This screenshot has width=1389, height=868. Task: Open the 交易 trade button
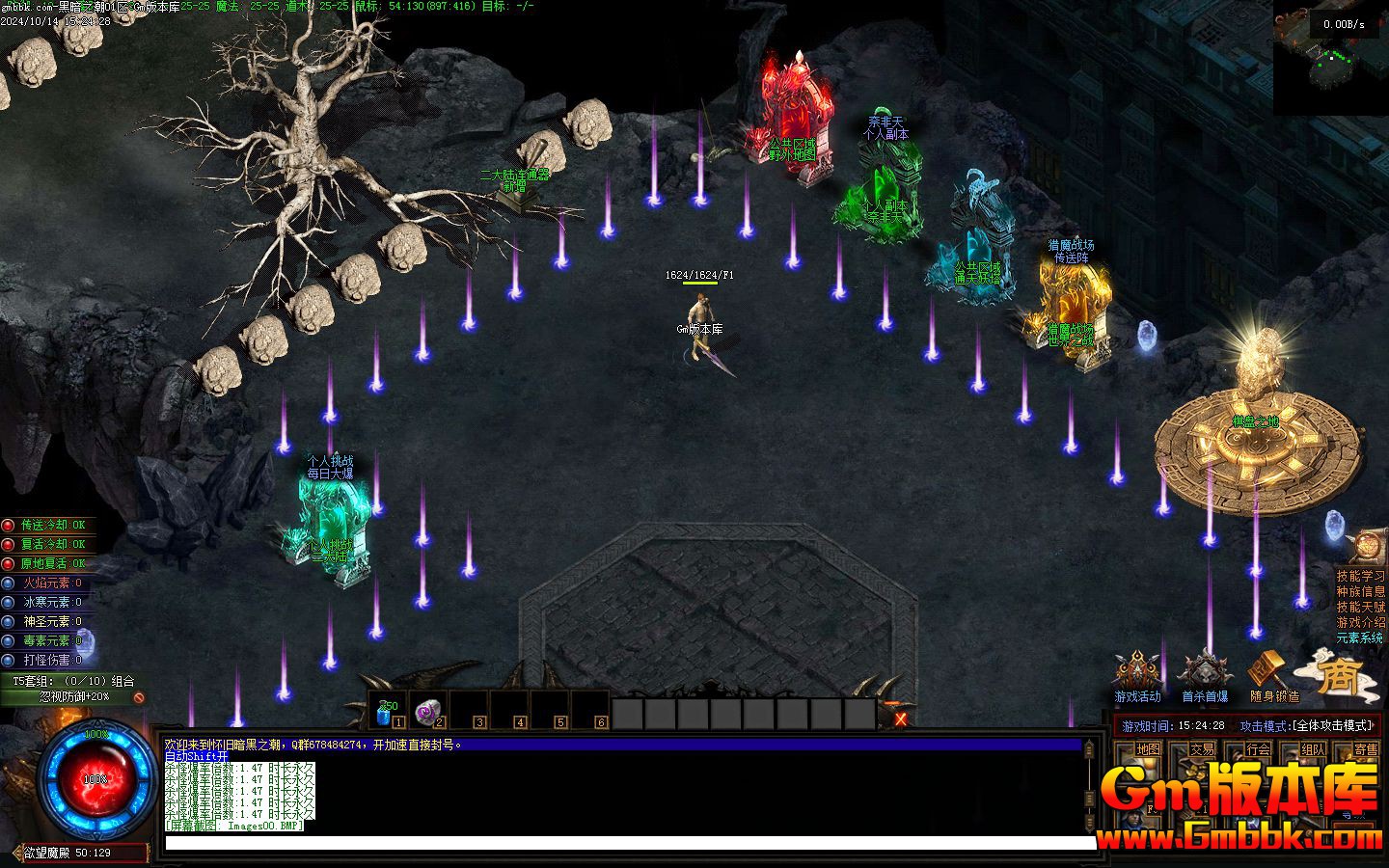1202,749
